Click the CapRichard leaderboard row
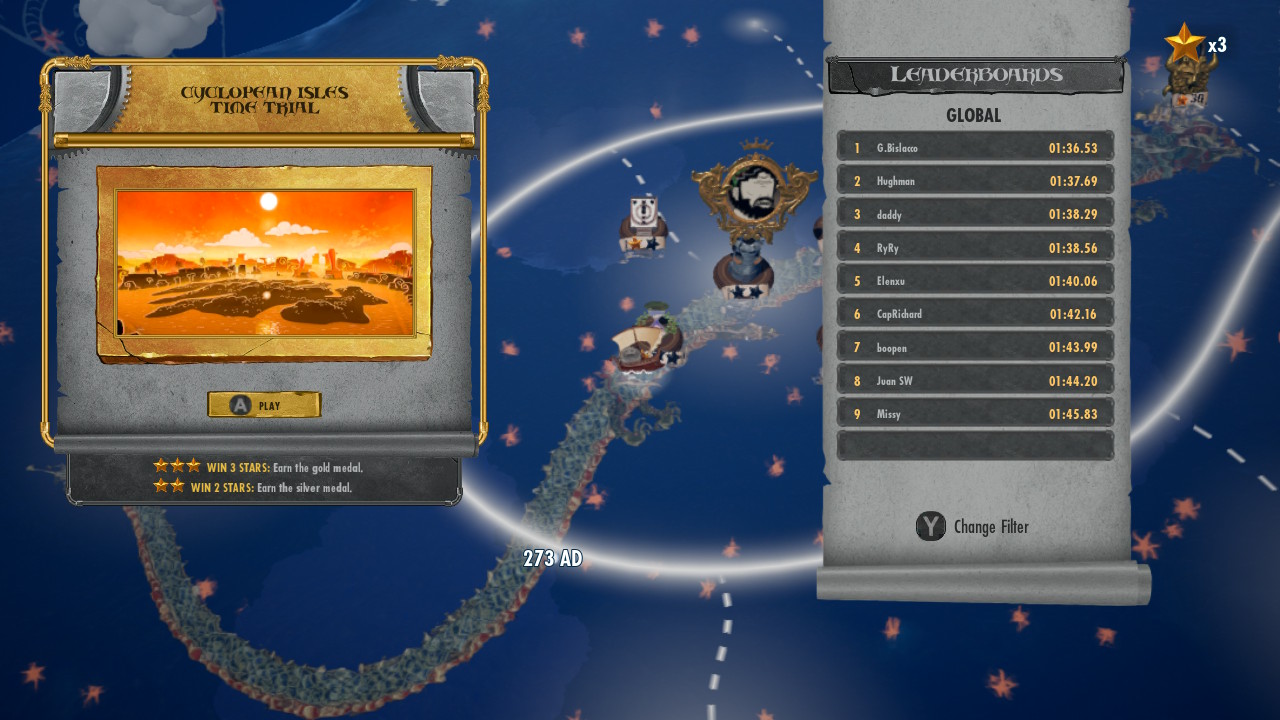This screenshot has height=720, width=1280. 975,314
